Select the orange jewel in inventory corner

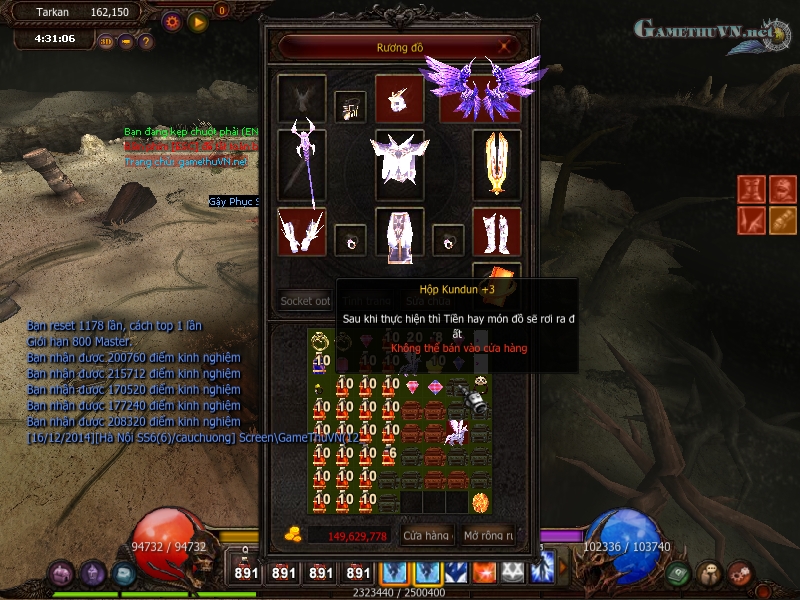coord(481,502)
